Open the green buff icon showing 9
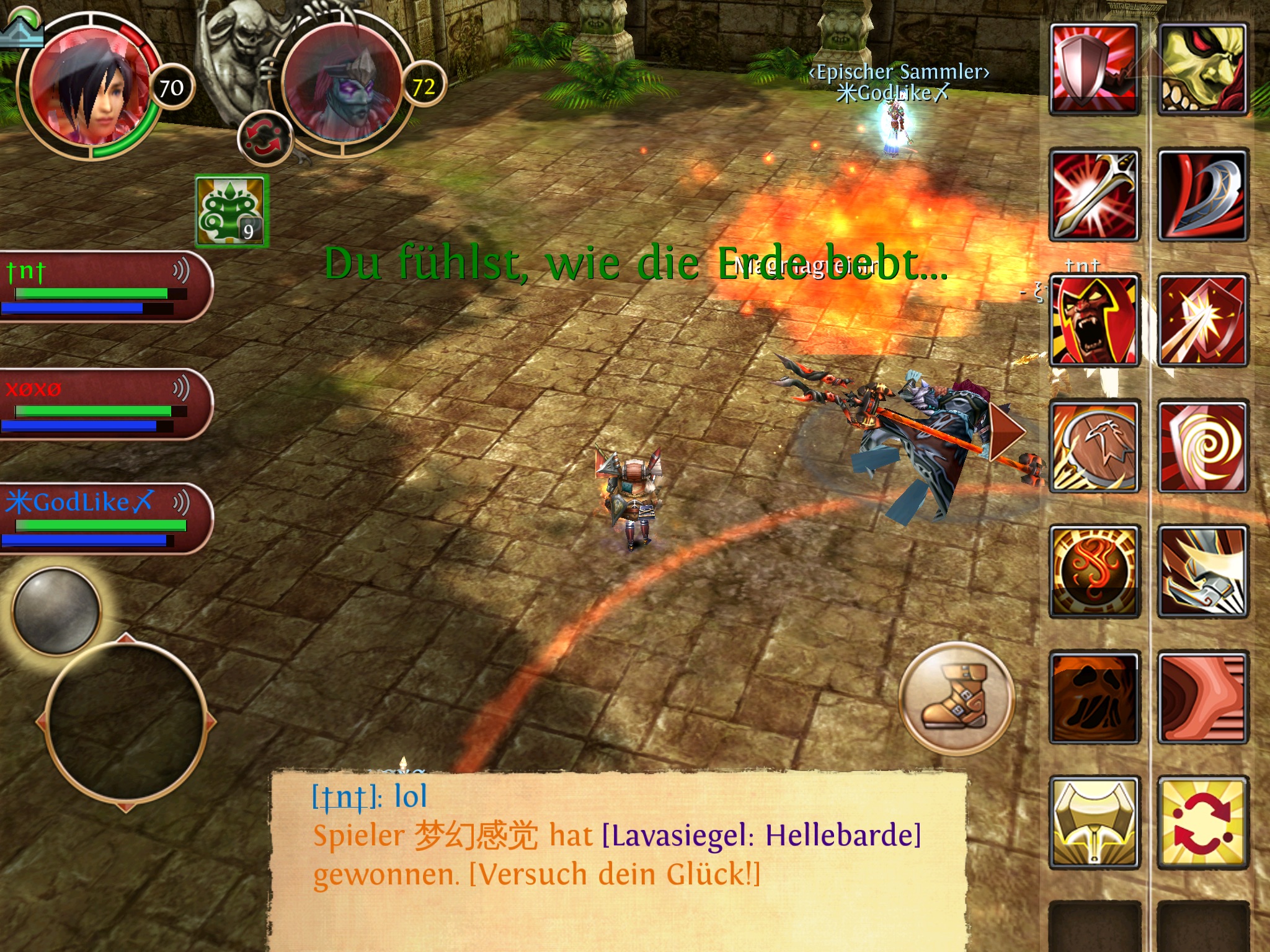Image resolution: width=1270 pixels, height=952 pixels. 232,211
